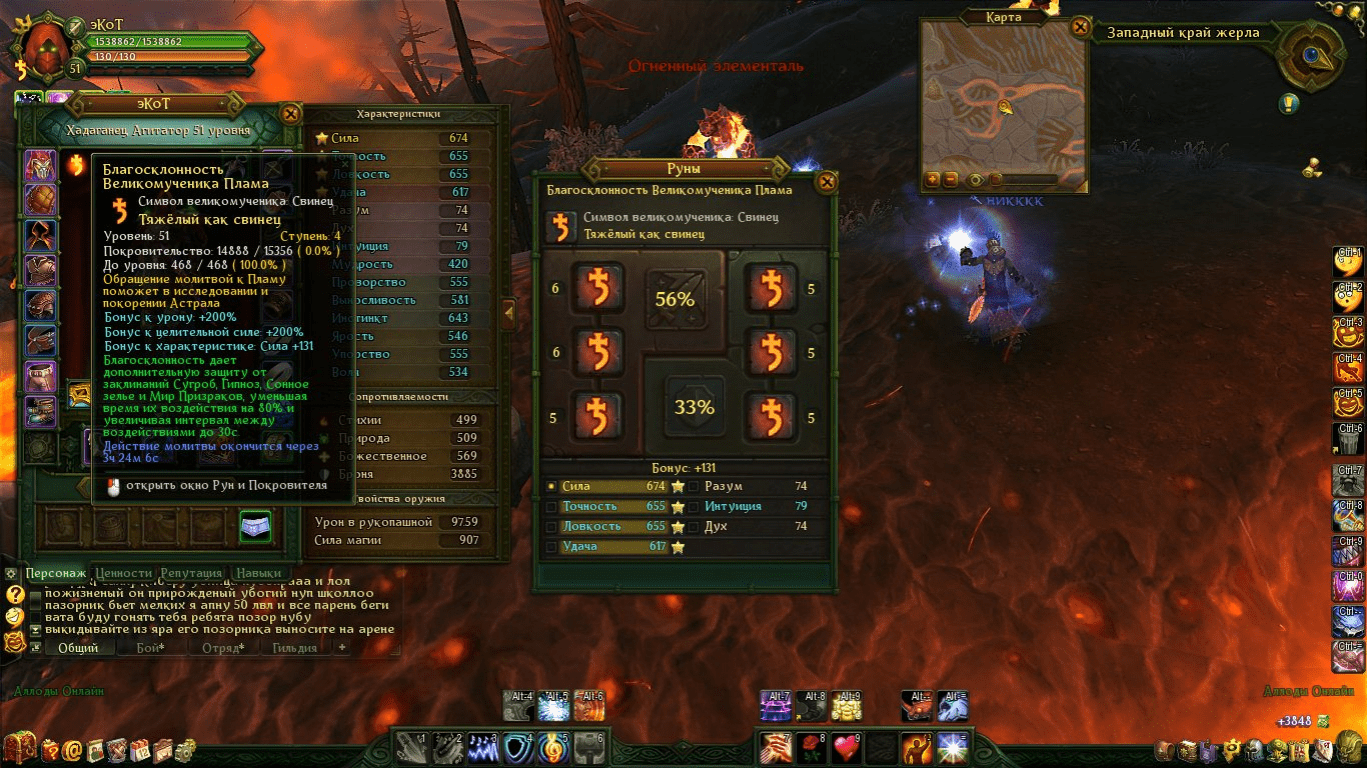Click the hooded character portrait
The height and width of the screenshot is (768, 1367).
coord(44,45)
